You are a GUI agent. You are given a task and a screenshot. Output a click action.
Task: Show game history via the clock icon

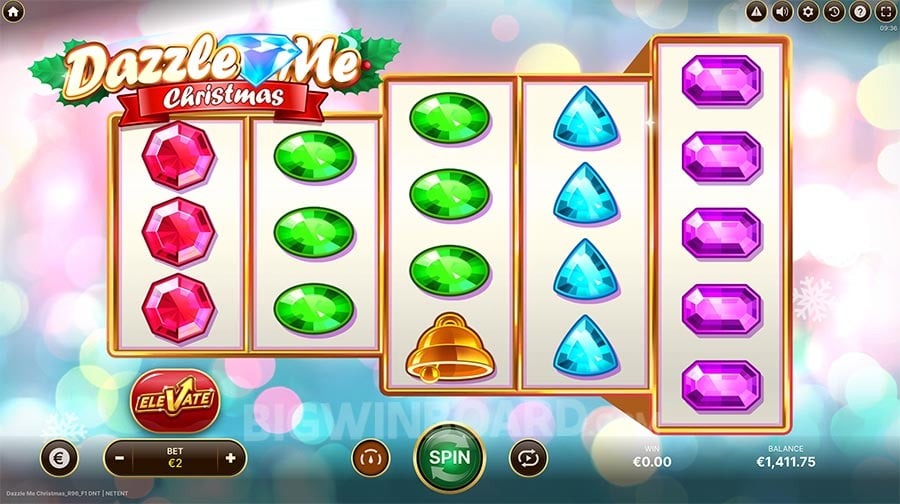[833, 12]
